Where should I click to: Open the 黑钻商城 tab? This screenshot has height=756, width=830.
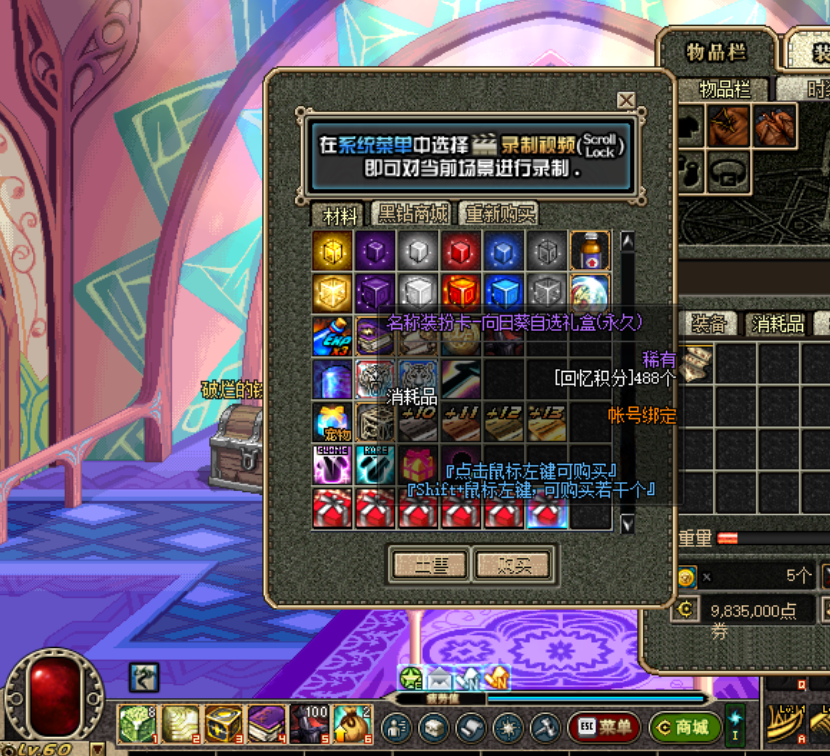click(x=413, y=214)
